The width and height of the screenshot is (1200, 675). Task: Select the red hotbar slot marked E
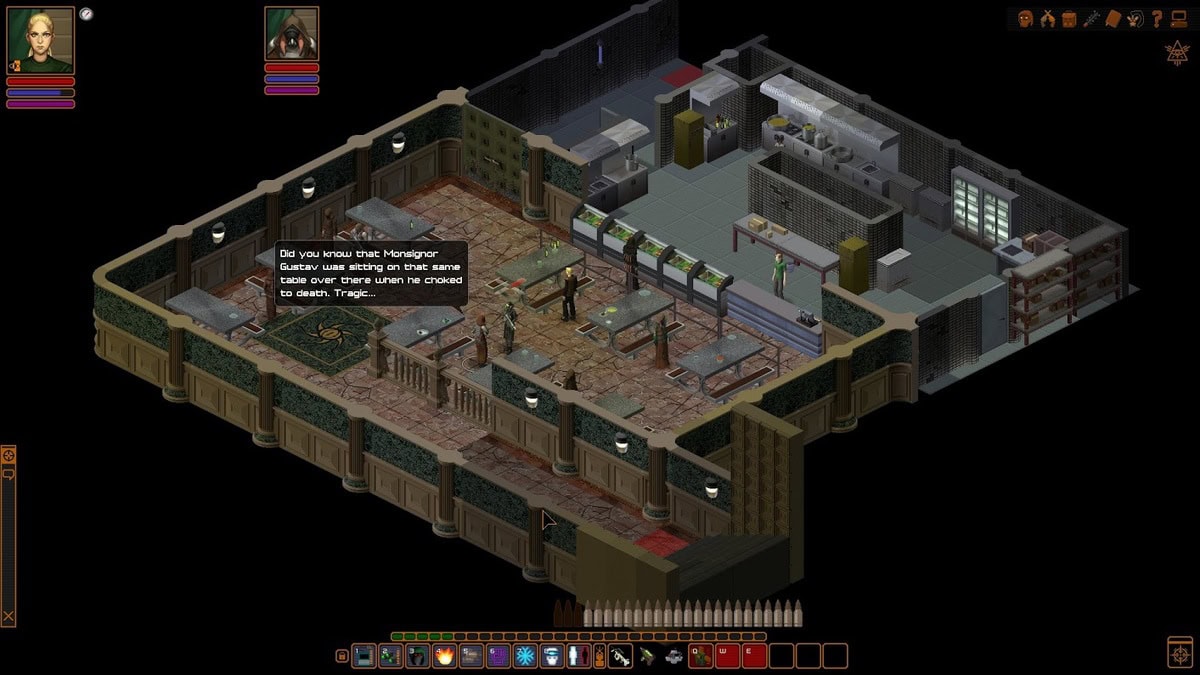(x=754, y=656)
